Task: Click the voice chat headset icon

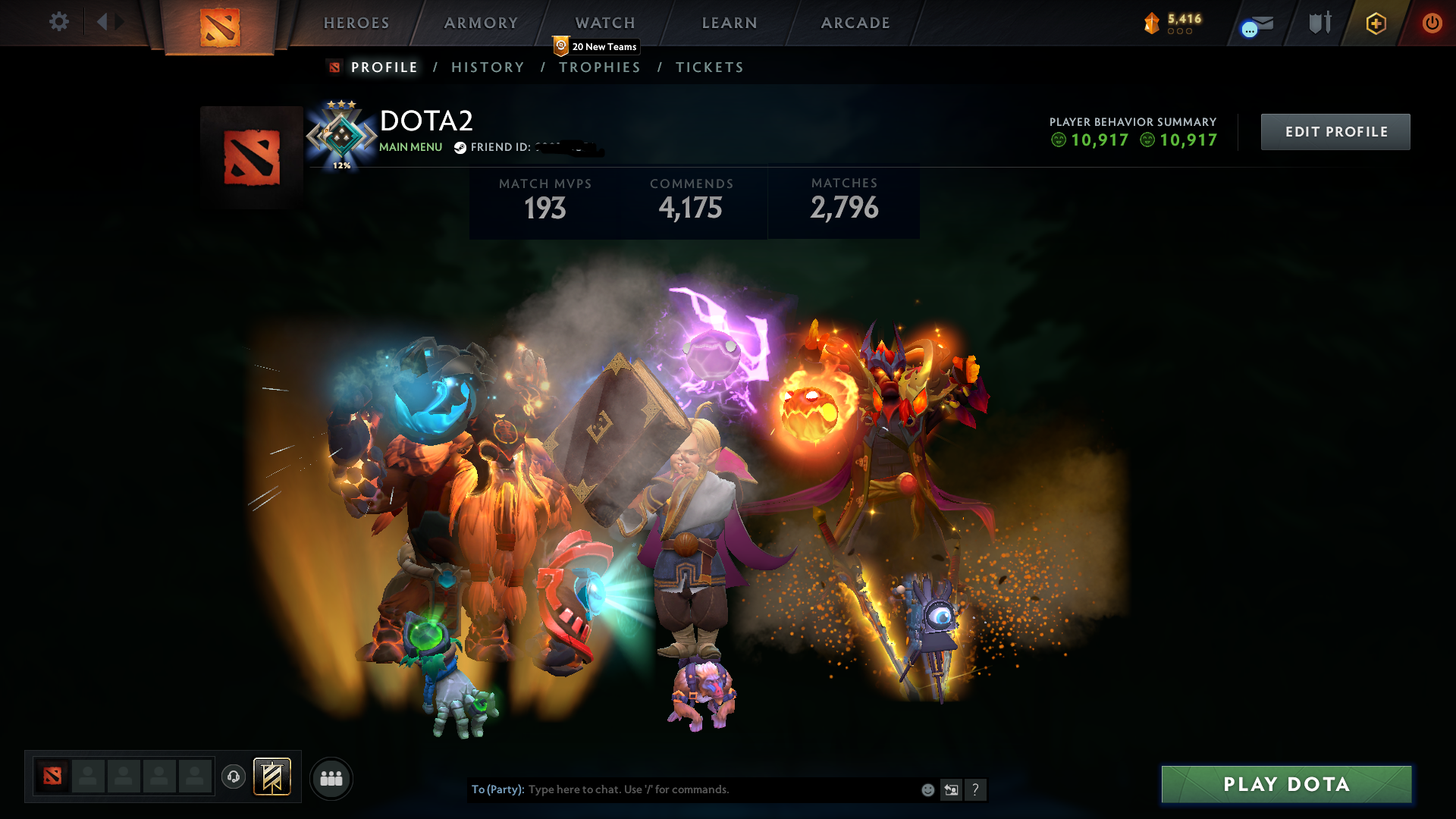Action: tap(234, 777)
